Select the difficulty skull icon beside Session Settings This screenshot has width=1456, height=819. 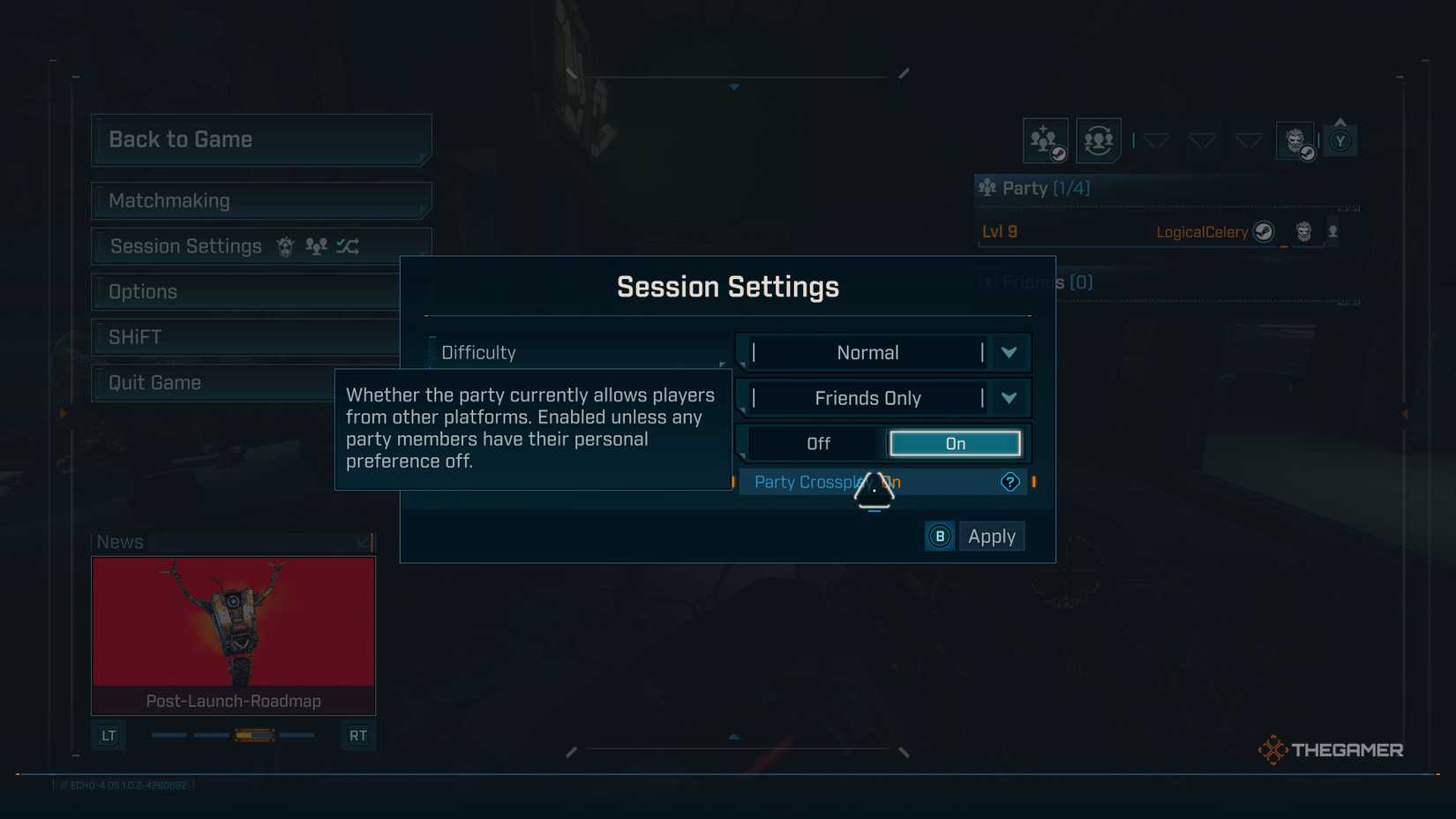click(x=284, y=246)
